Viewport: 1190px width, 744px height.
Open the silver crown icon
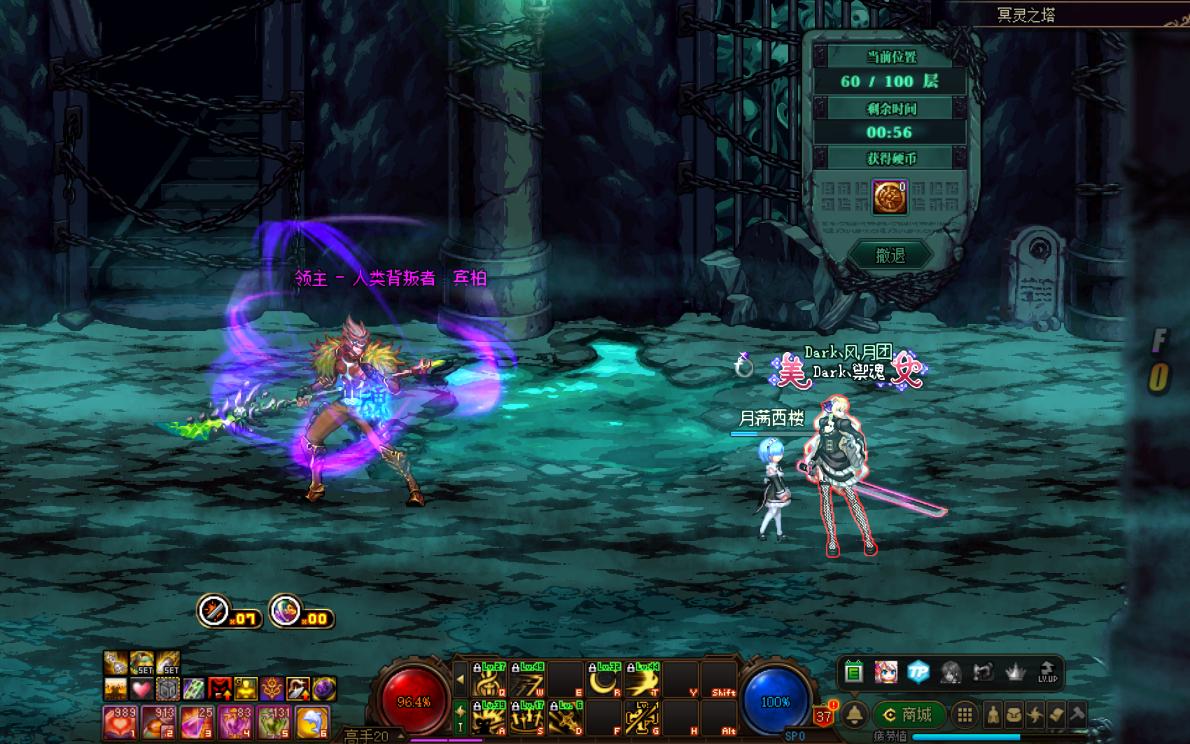(1015, 672)
